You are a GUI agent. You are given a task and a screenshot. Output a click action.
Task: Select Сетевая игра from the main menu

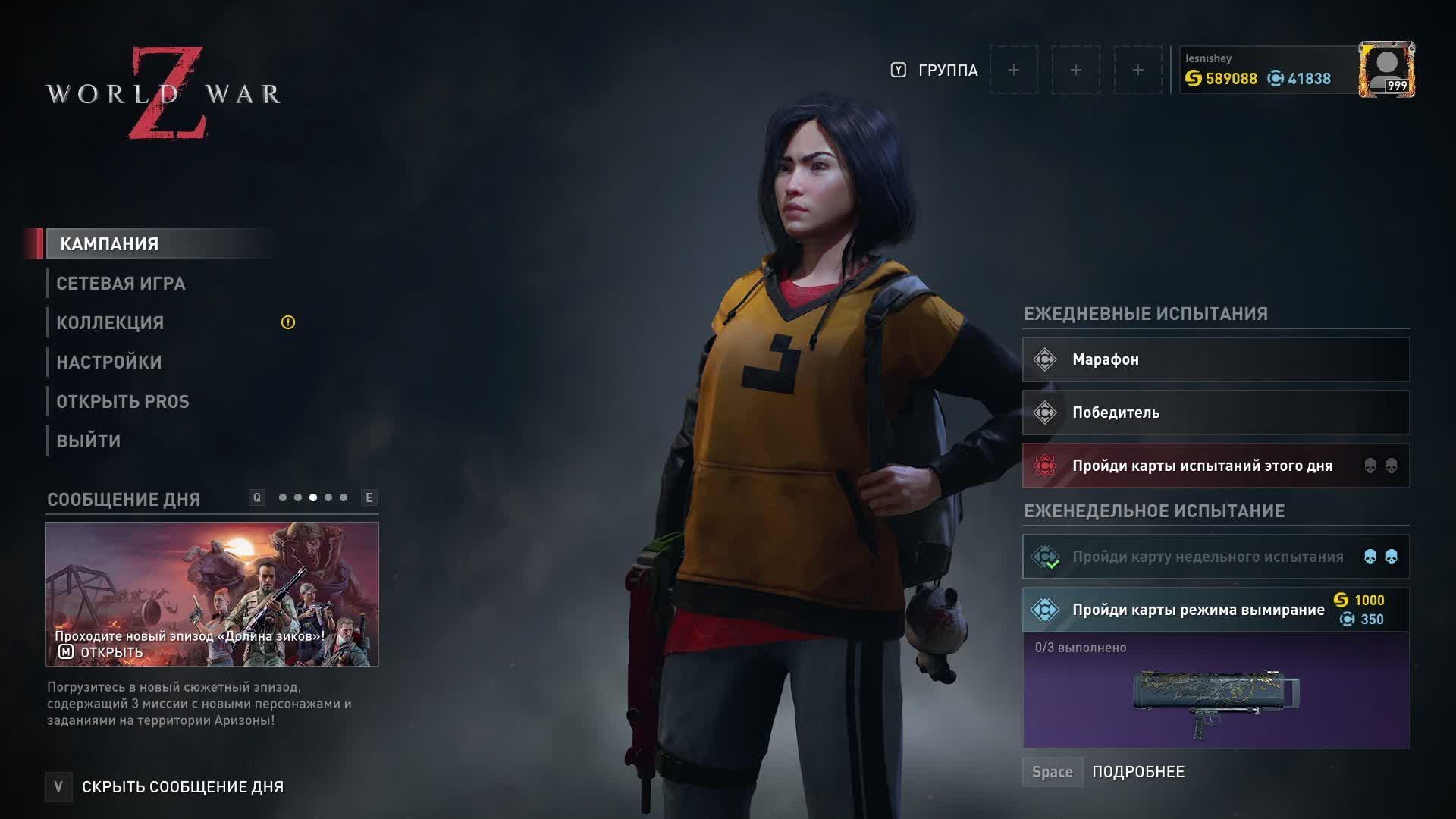click(x=121, y=284)
